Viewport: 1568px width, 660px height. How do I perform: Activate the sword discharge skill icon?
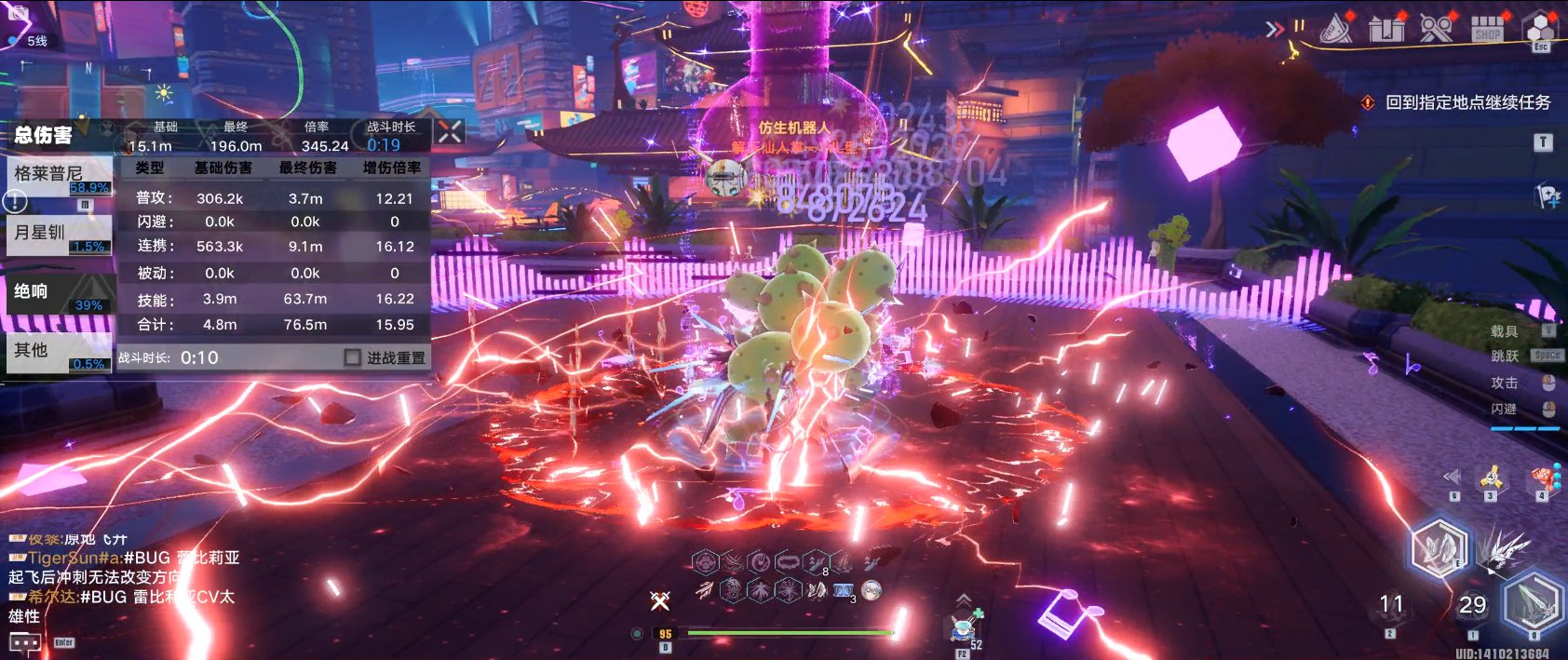[1501, 549]
